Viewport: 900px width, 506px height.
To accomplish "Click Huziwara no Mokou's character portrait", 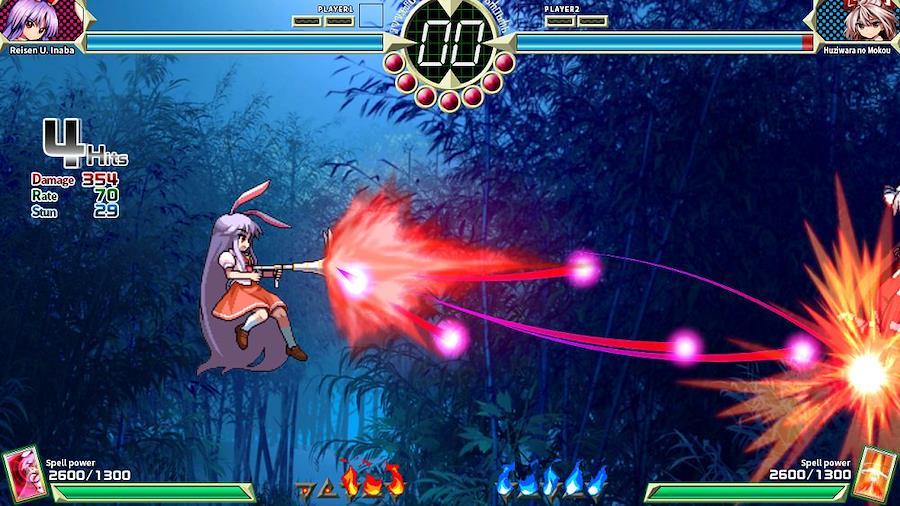I will point(858,20).
